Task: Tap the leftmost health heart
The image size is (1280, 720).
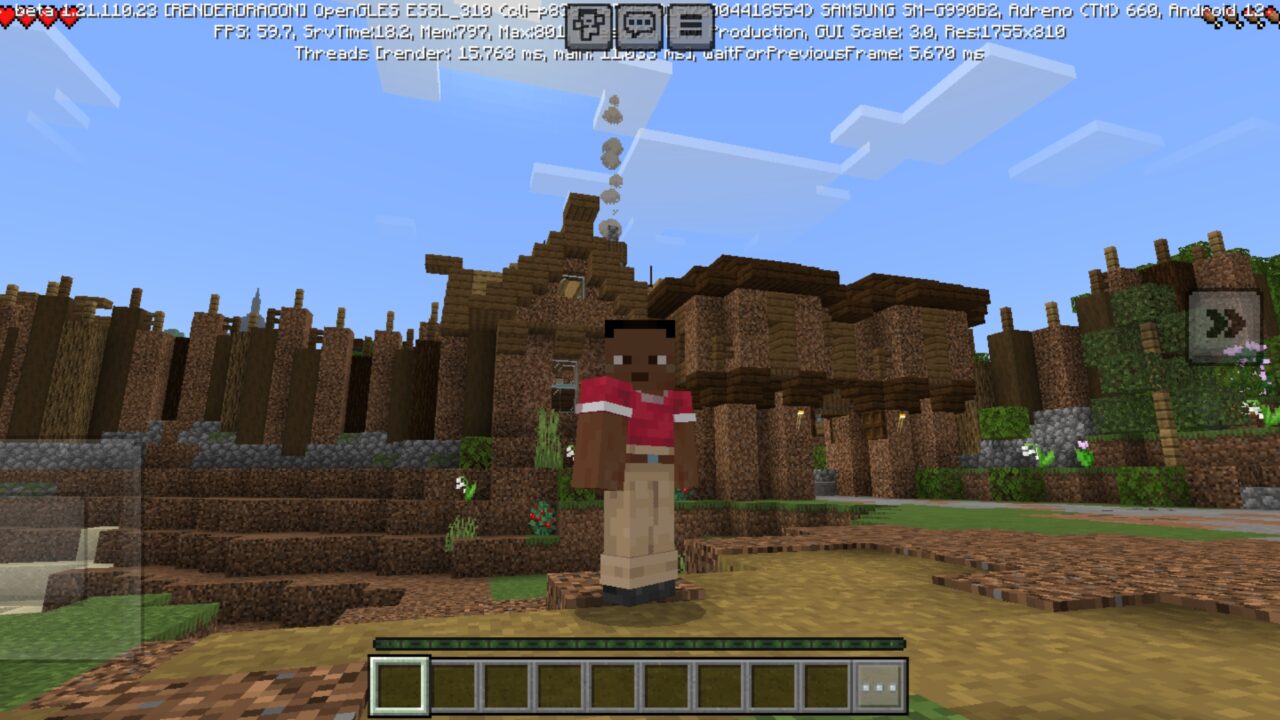Action: click(6, 14)
